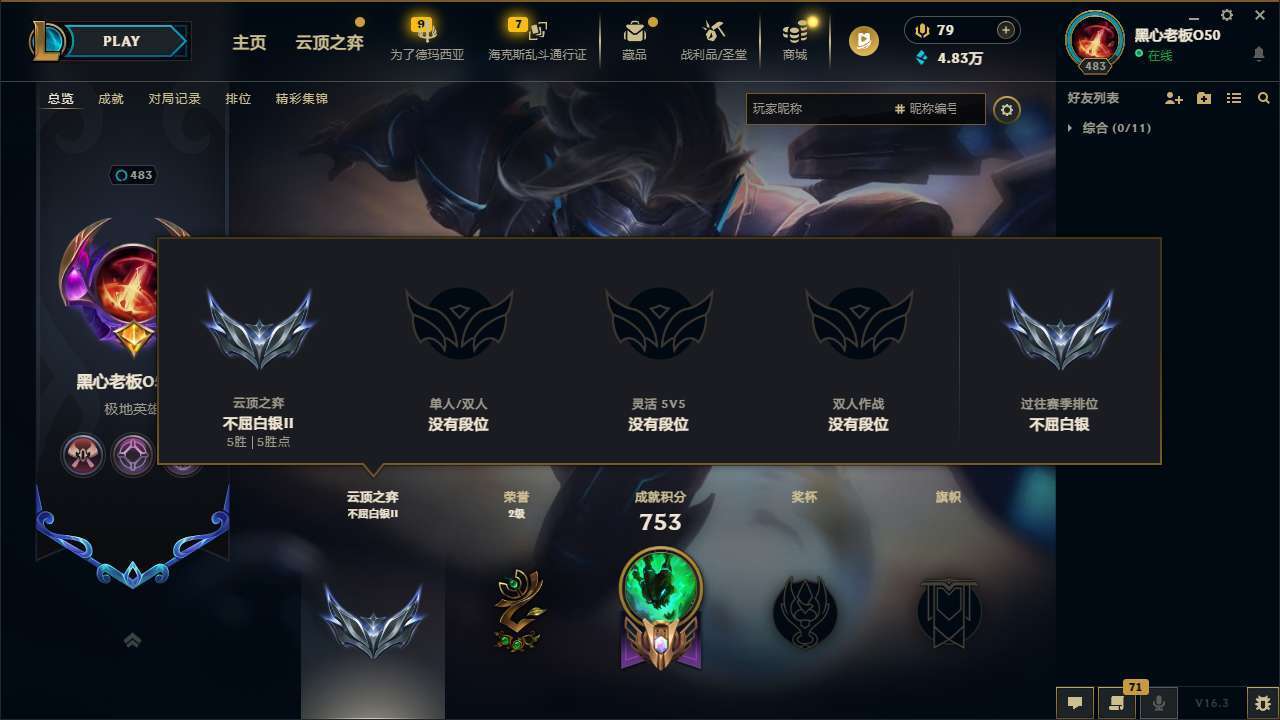Open friend search with the magnifier icon
This screenshot has height=720, width=1280.
pos(1263,98)
